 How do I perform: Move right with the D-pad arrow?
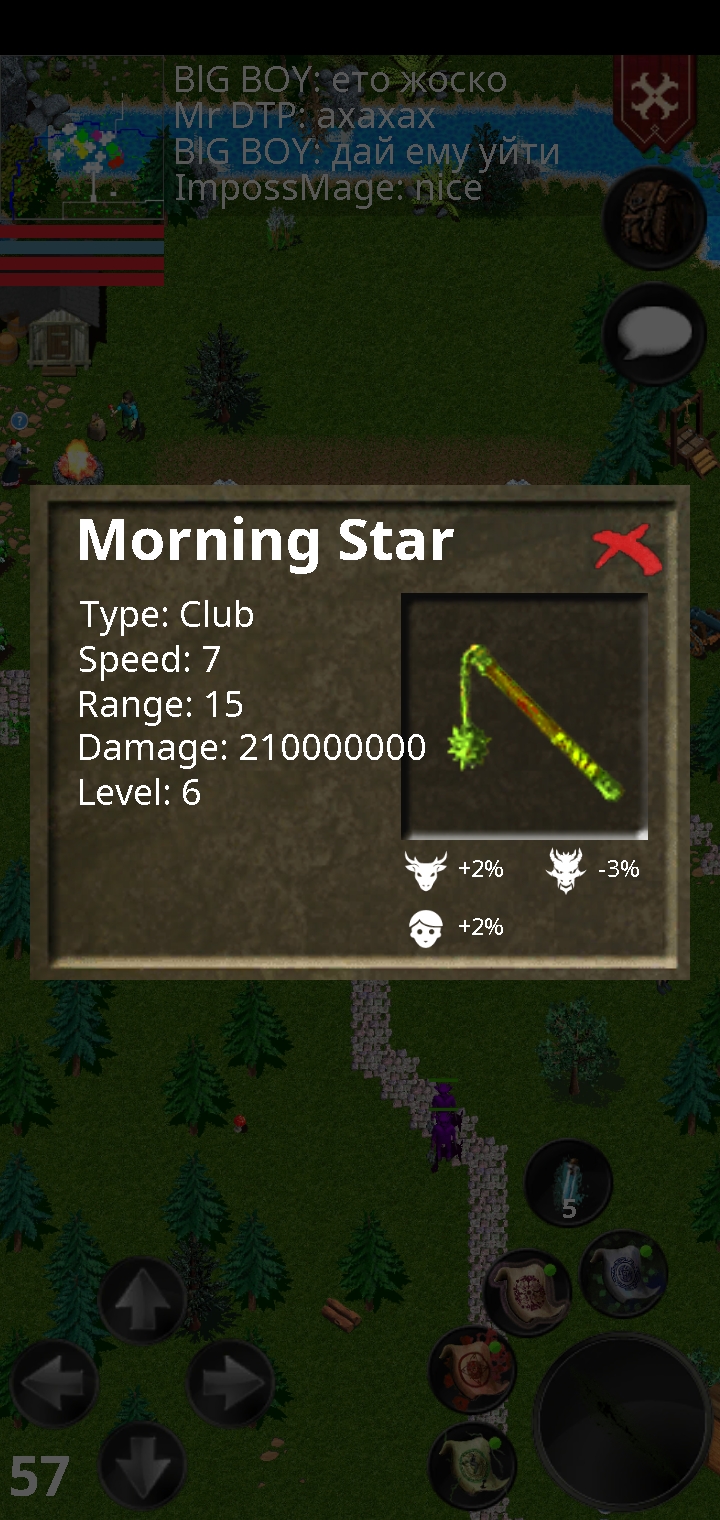(x=230, y=1383)
